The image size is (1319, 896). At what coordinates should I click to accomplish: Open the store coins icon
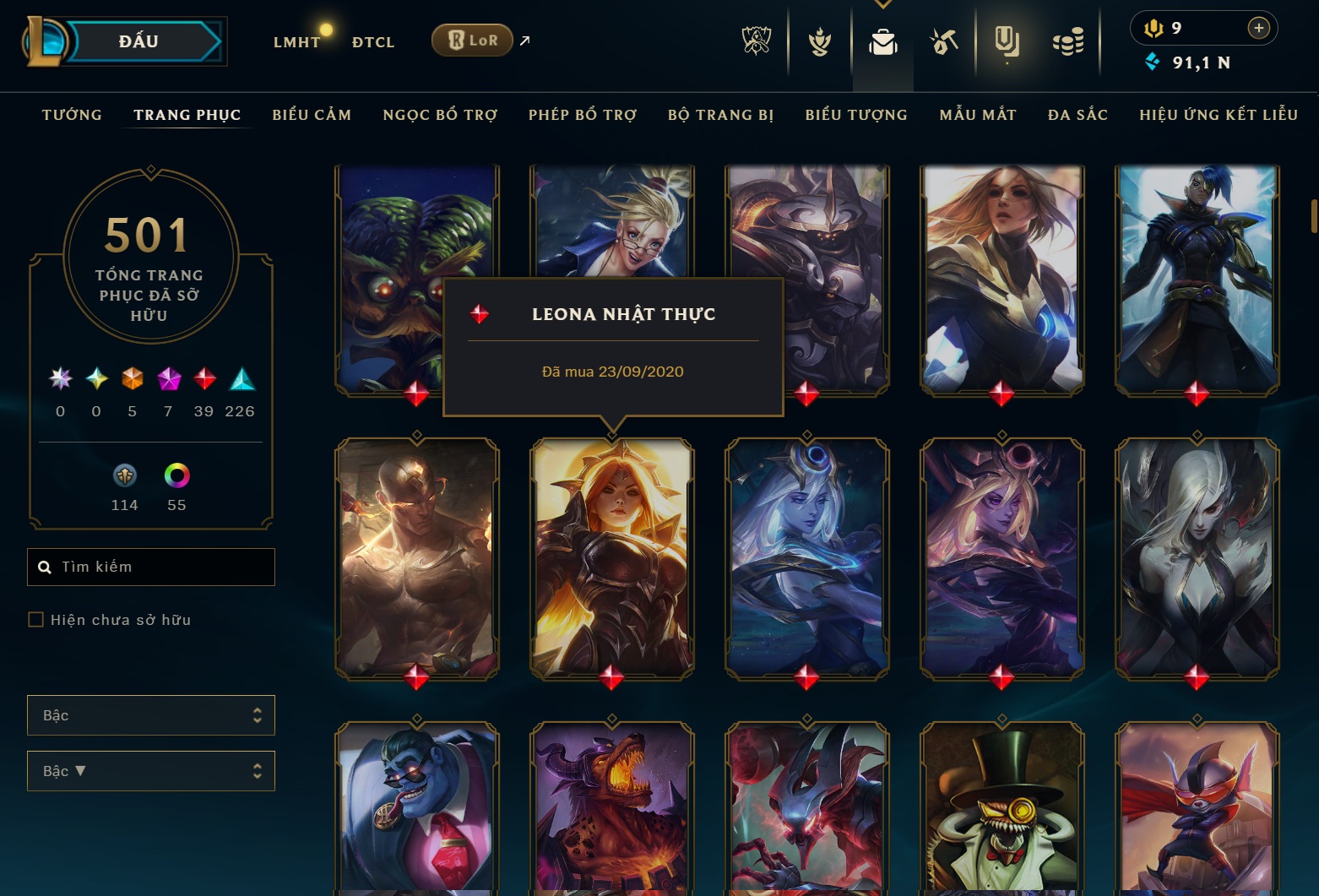pos(1067,41)
